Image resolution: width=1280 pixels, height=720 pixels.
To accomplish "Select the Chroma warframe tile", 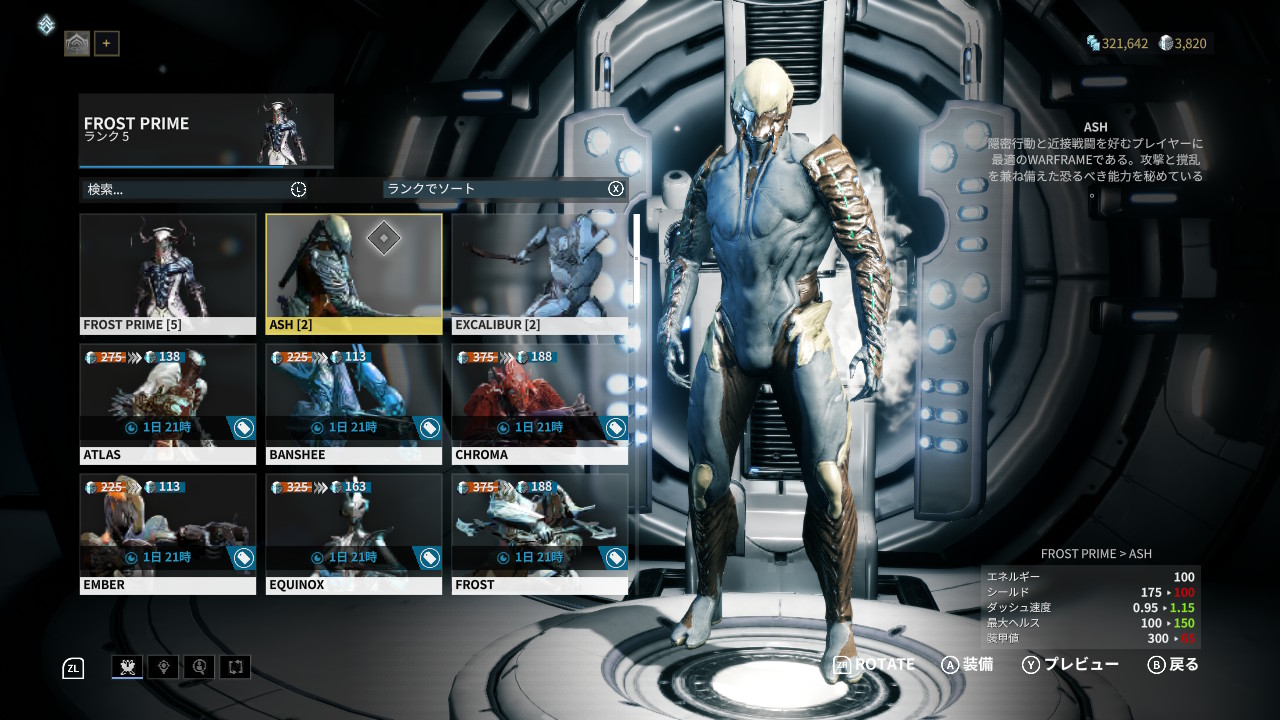I will coord(540,403).
